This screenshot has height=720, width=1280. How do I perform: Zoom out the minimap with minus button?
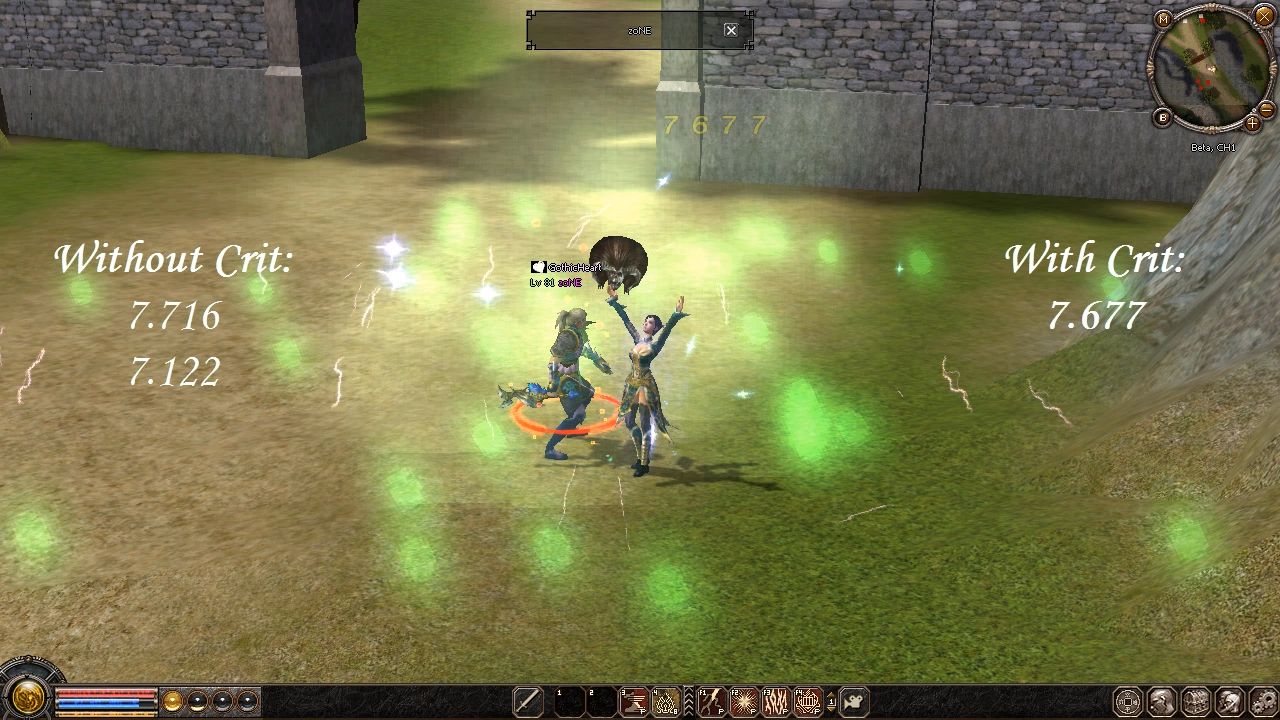(x=1266, y=108)
